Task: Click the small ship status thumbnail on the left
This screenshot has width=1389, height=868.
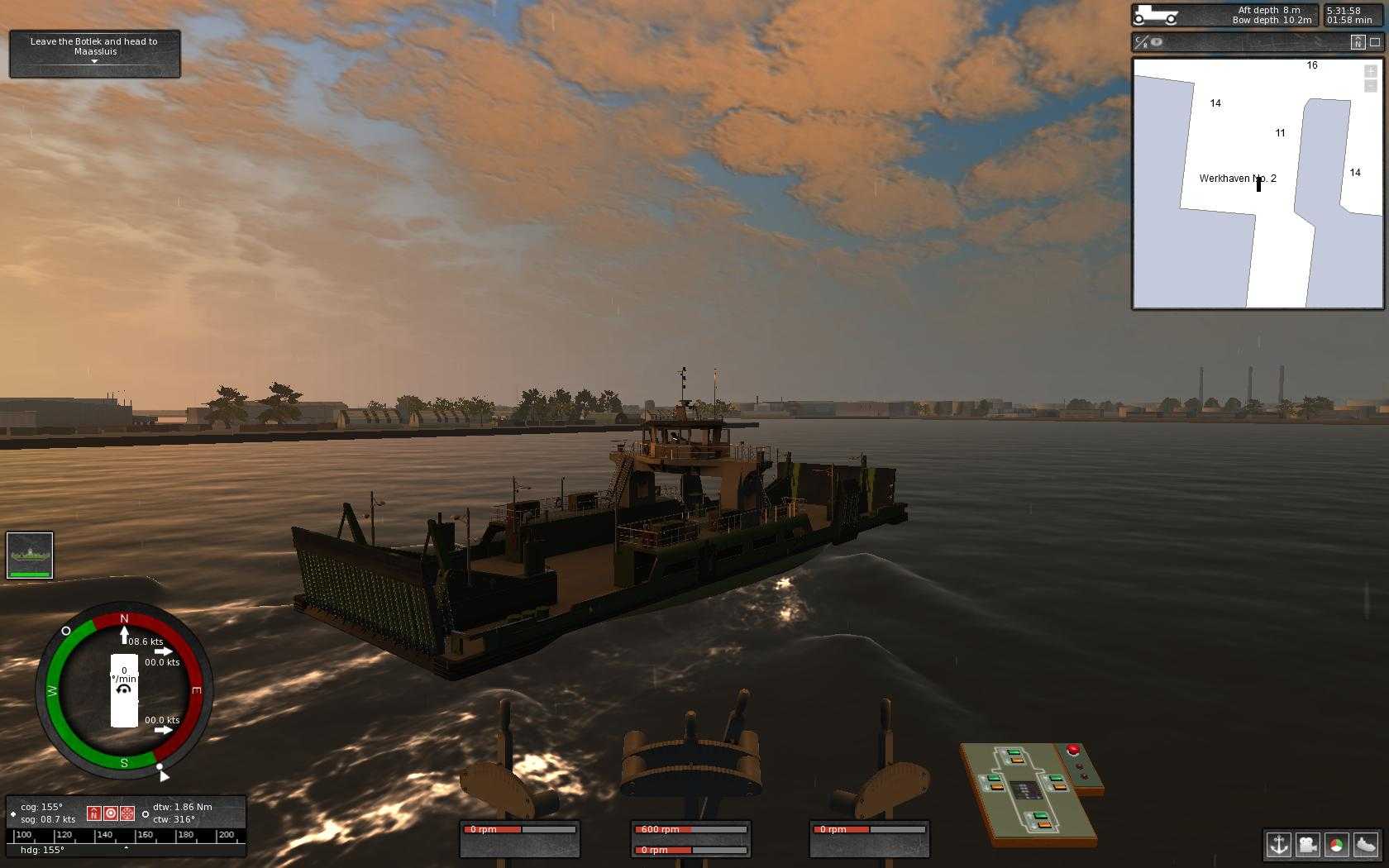Action: [x=30, y=555]
